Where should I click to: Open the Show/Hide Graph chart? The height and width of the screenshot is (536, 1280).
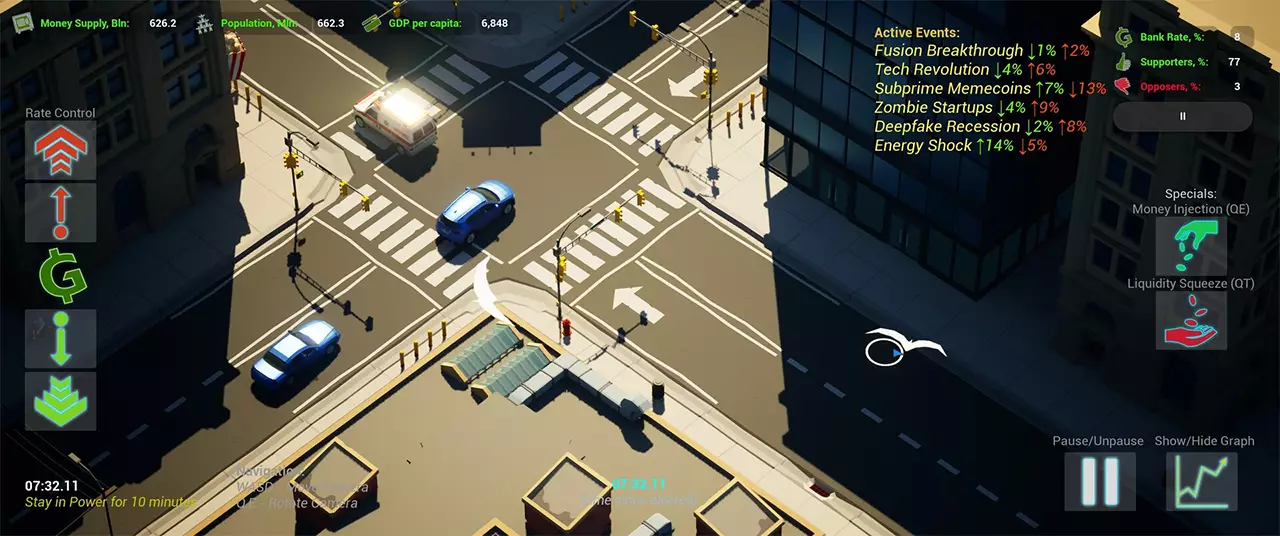tap(1202, 481)
